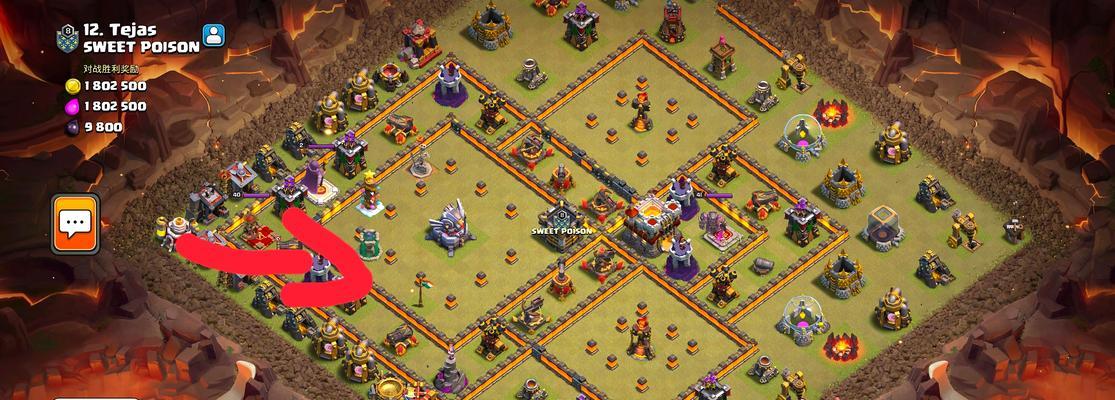
Task: Tap the SWEET POISON clan badge
Action: (68, 37)
